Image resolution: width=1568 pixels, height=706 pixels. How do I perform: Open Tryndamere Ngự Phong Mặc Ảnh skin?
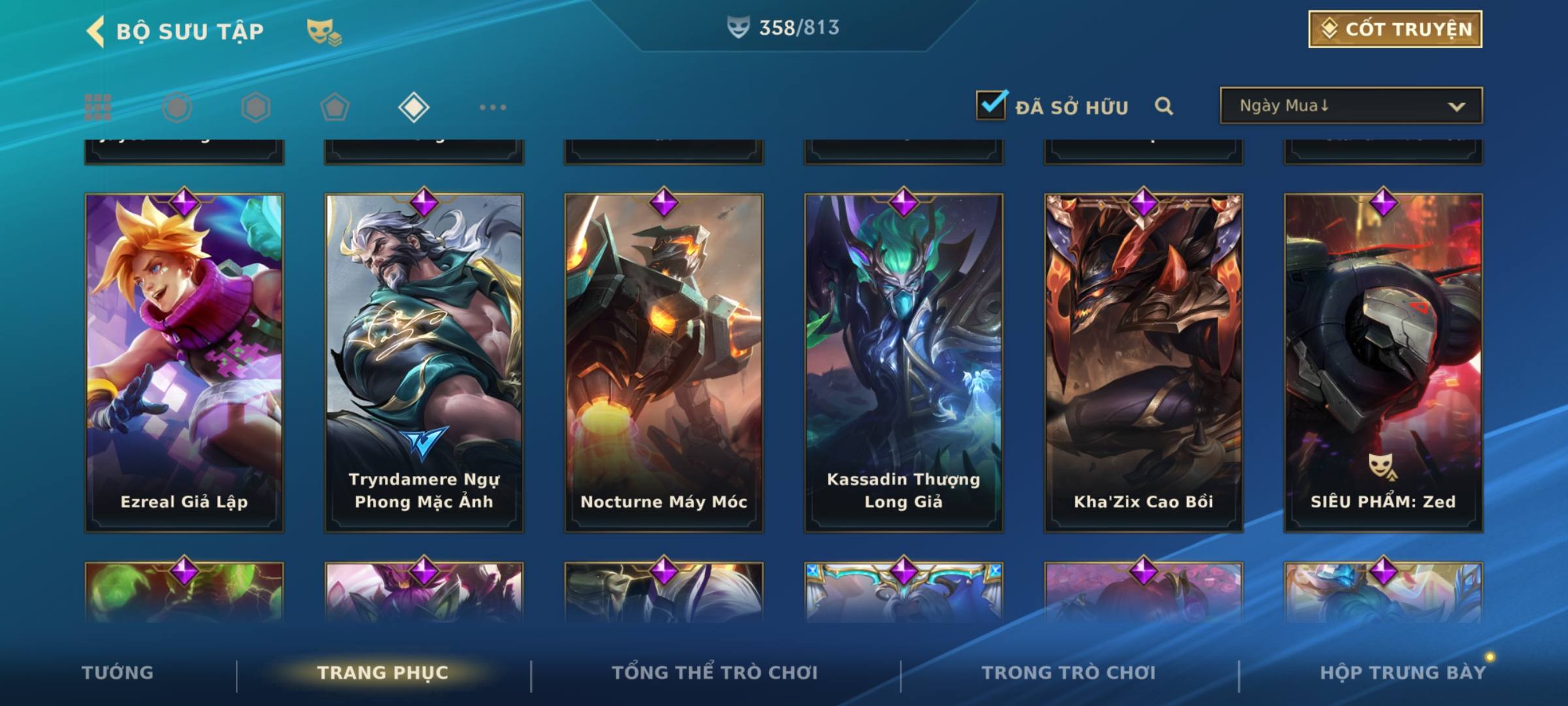click(x=424, y=363)
